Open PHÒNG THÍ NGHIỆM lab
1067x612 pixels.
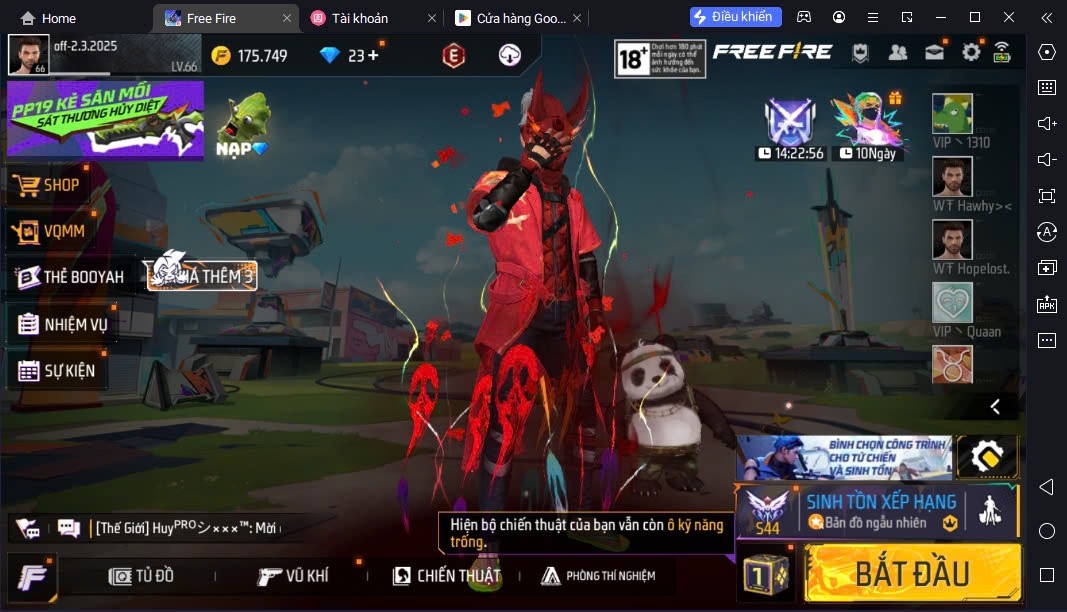click(598, 575)
